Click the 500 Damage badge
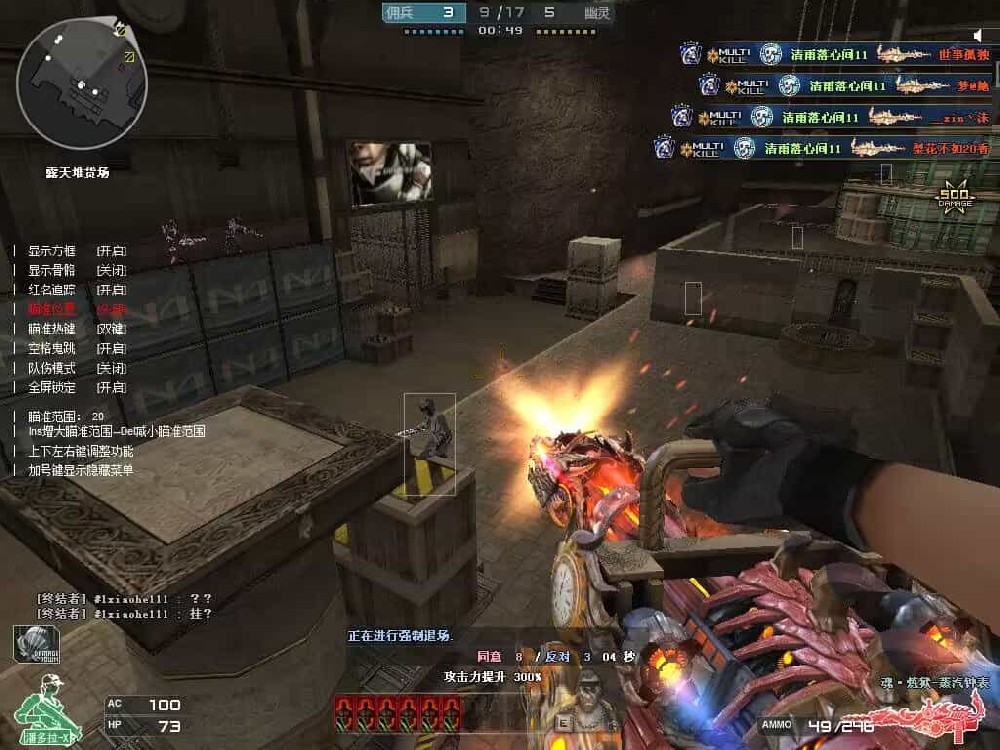Screen dimensions: 1000x750 tap(953, 197)
